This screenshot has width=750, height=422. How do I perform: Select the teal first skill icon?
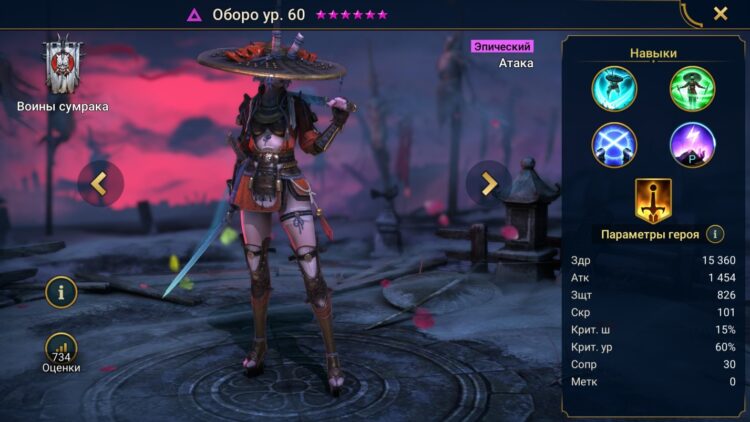coord(614,88)
